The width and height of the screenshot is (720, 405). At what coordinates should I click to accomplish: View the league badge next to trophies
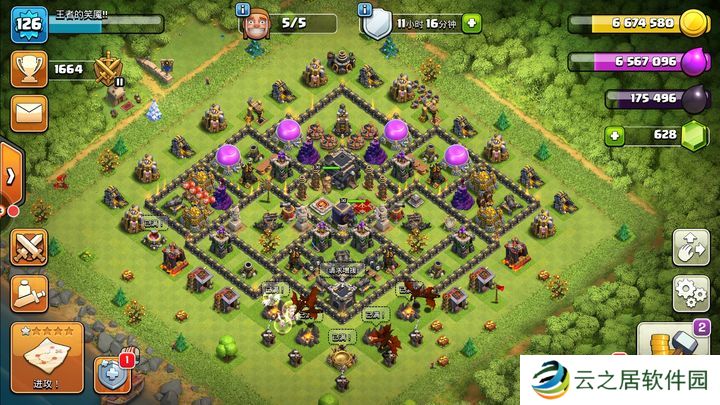coord(108,69)
